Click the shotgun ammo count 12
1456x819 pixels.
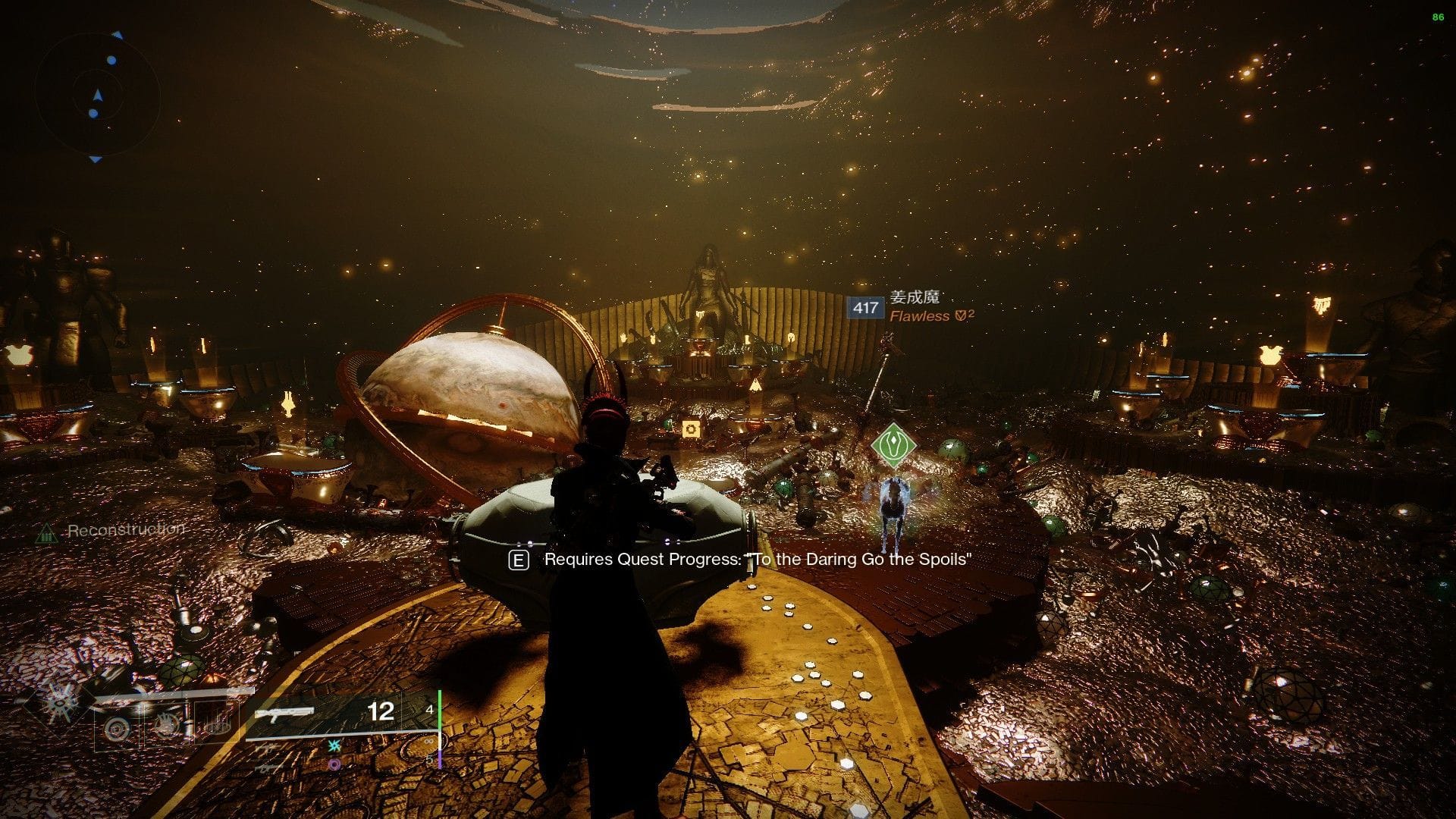pos(381,711)
